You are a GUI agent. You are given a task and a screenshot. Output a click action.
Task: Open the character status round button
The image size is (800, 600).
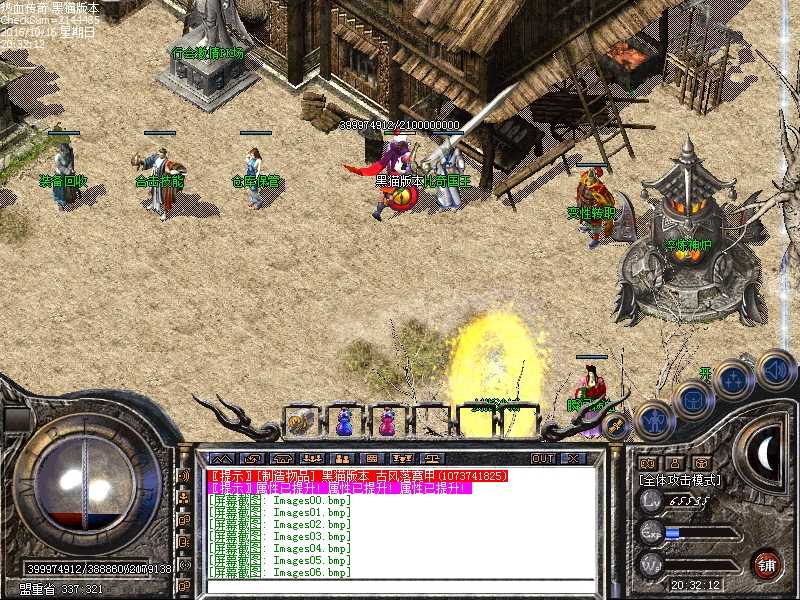pyautogui.click(x=654, y=421)
